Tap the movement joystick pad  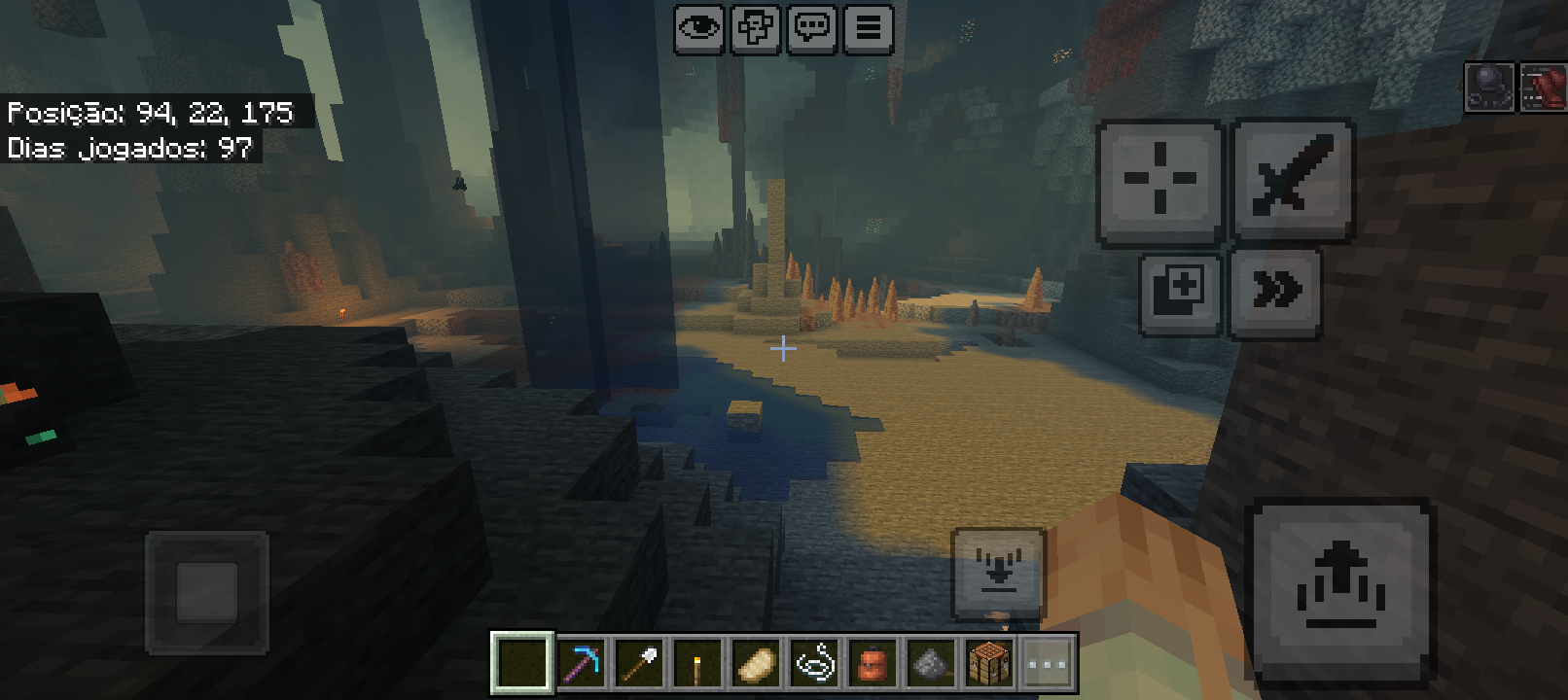[x=207, y=591]
